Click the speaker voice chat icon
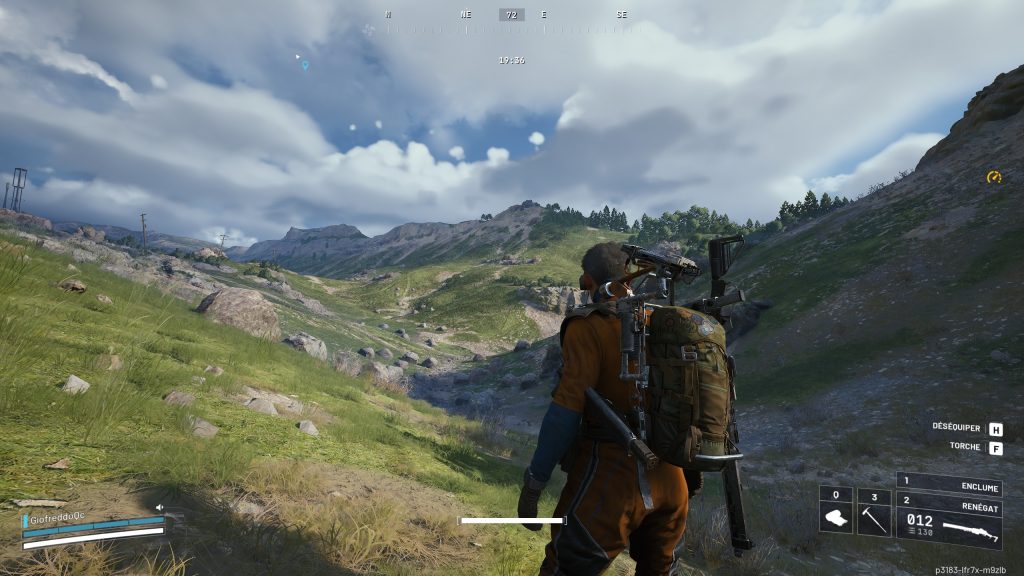The height and width of the screenshot is (576, 1024). pyautogui.click(x=159, y=507)
